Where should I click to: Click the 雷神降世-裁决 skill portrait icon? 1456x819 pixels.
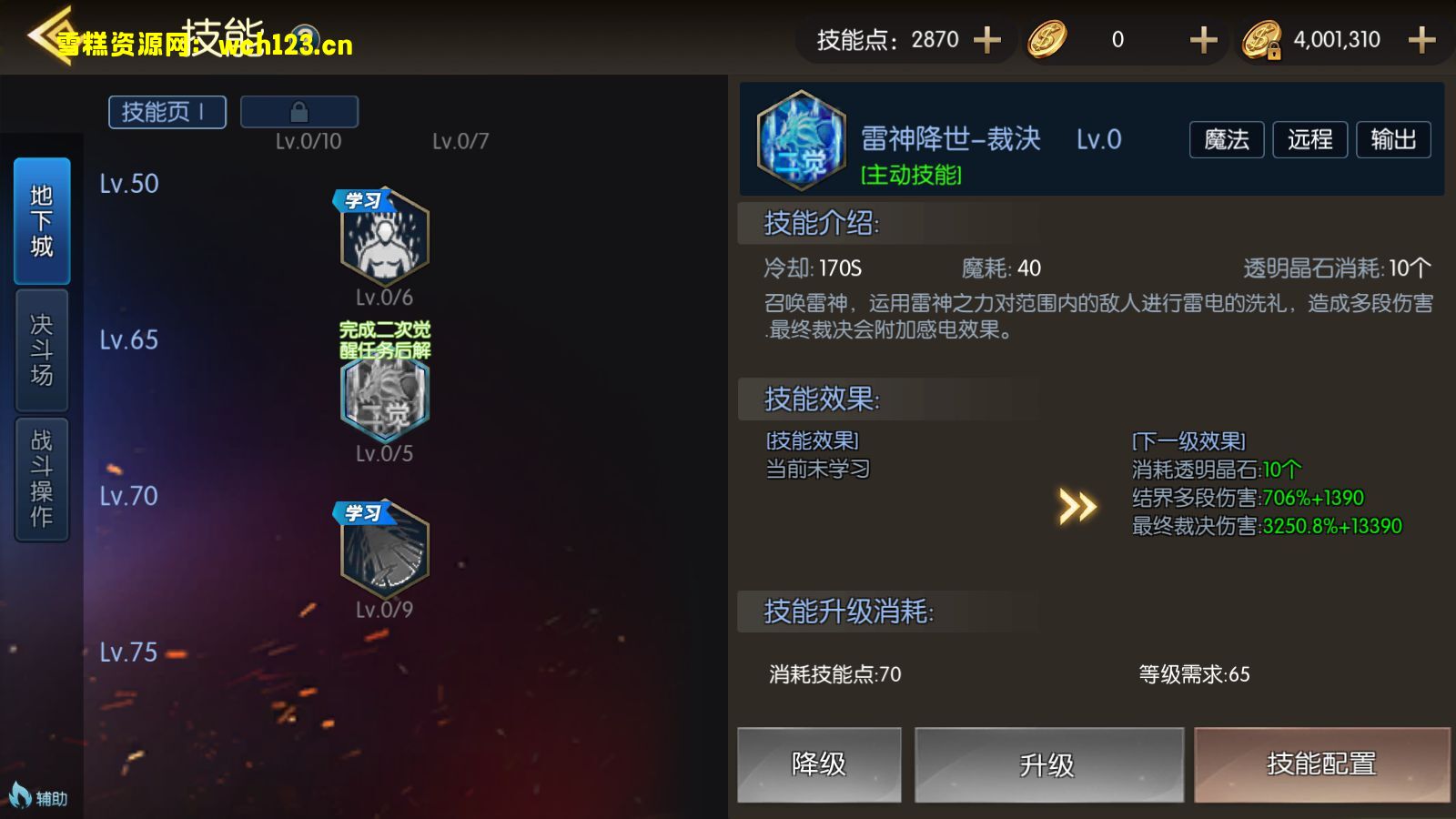click(799, 139)
